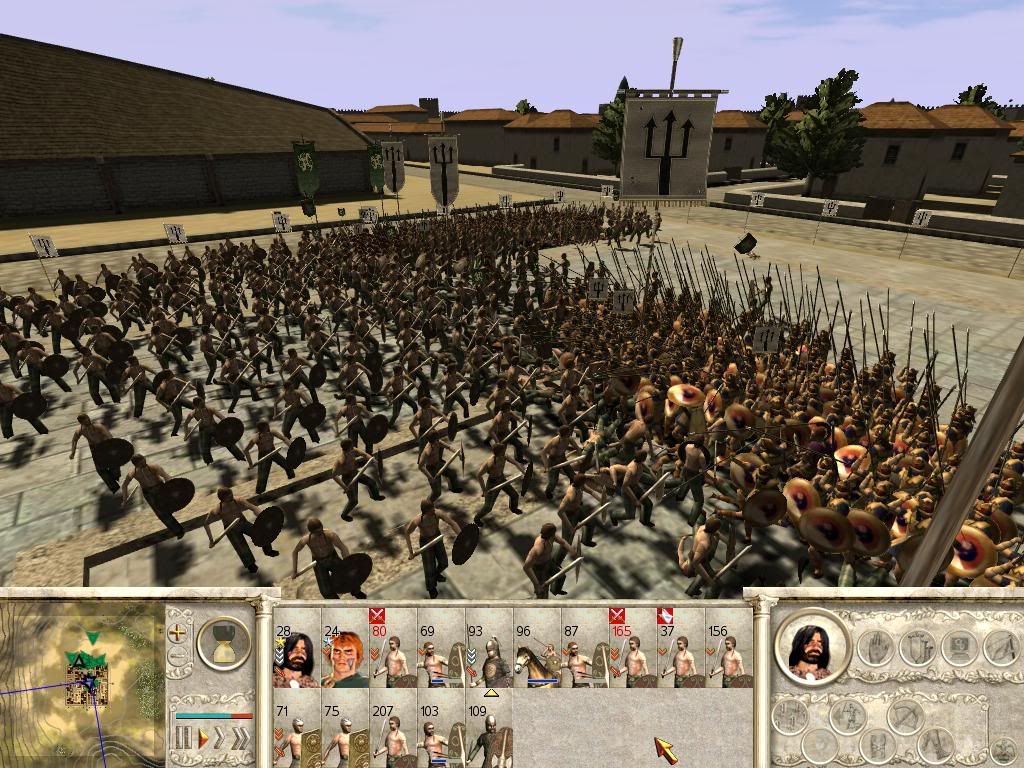This screenshot has height=768, width=1024.
Task: Select the helmeted shield unit card with 71 men
Action: click(x=297, y=734)
